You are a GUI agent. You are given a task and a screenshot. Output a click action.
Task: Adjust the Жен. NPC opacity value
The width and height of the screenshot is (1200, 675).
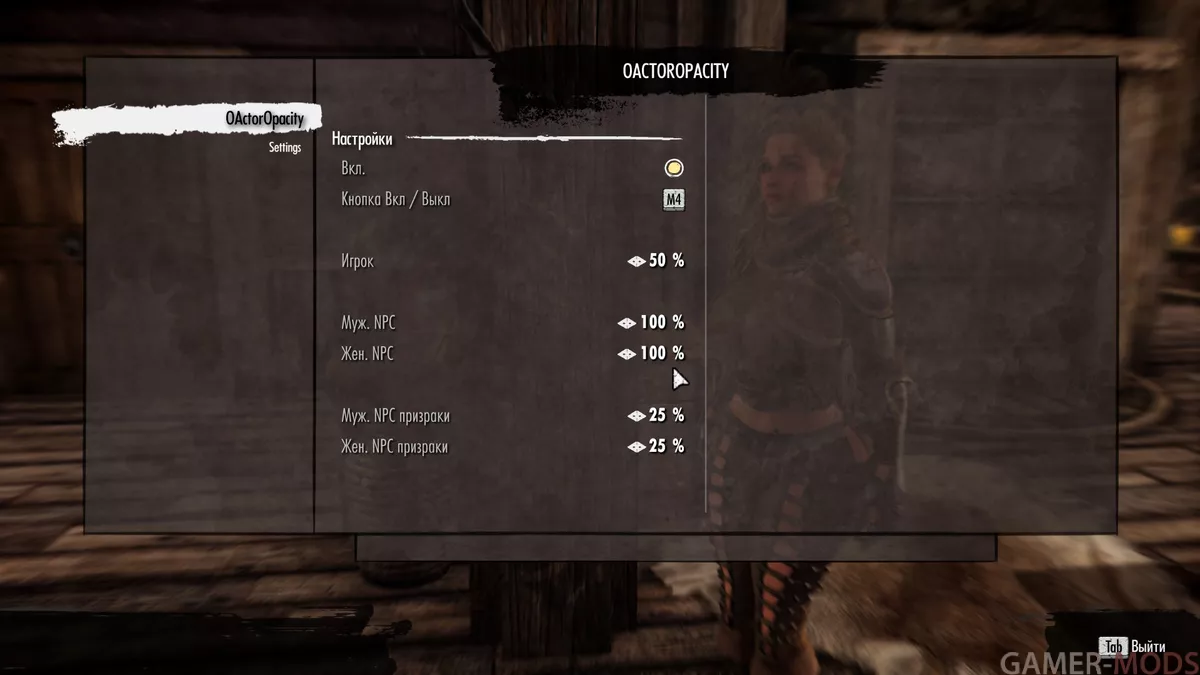[652, 354]
